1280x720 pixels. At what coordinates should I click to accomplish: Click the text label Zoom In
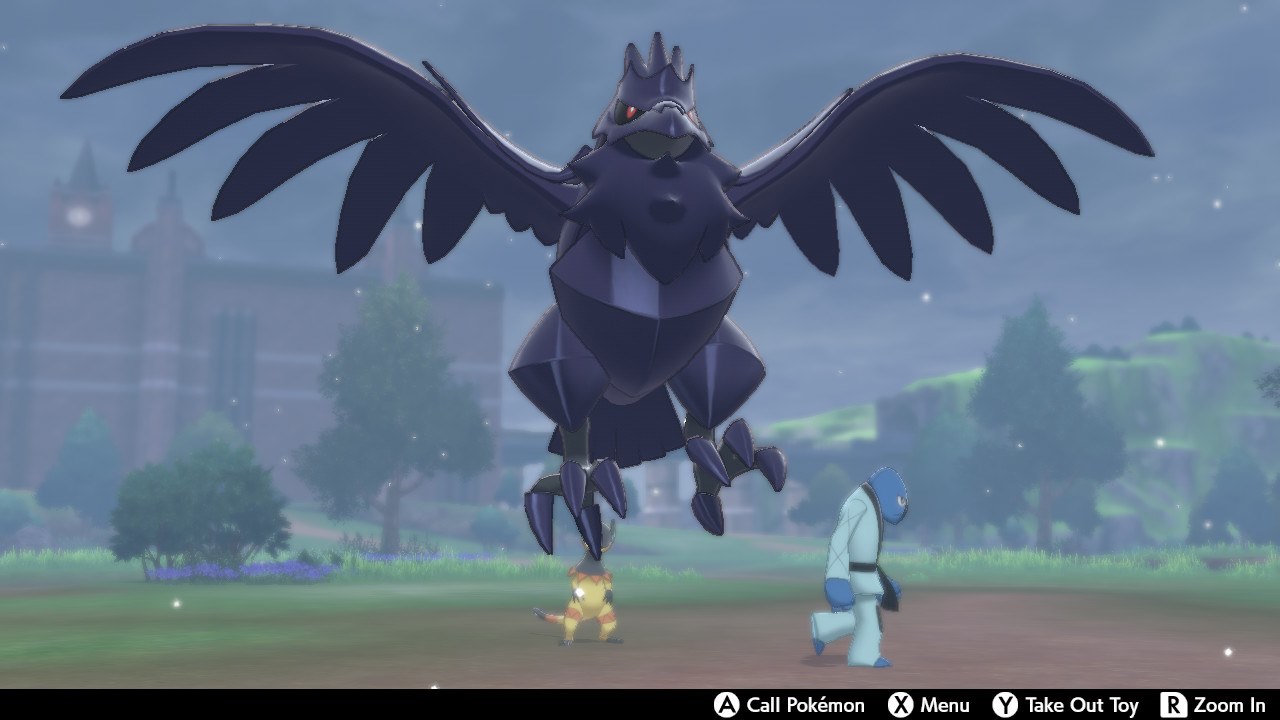coord(1232,706)
